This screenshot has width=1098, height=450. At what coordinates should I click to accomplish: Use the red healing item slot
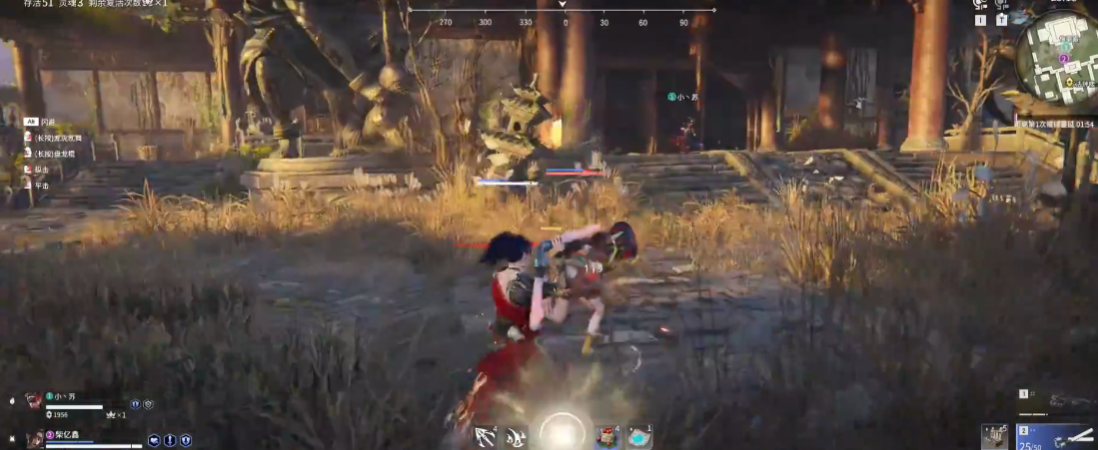click(606, 436)
